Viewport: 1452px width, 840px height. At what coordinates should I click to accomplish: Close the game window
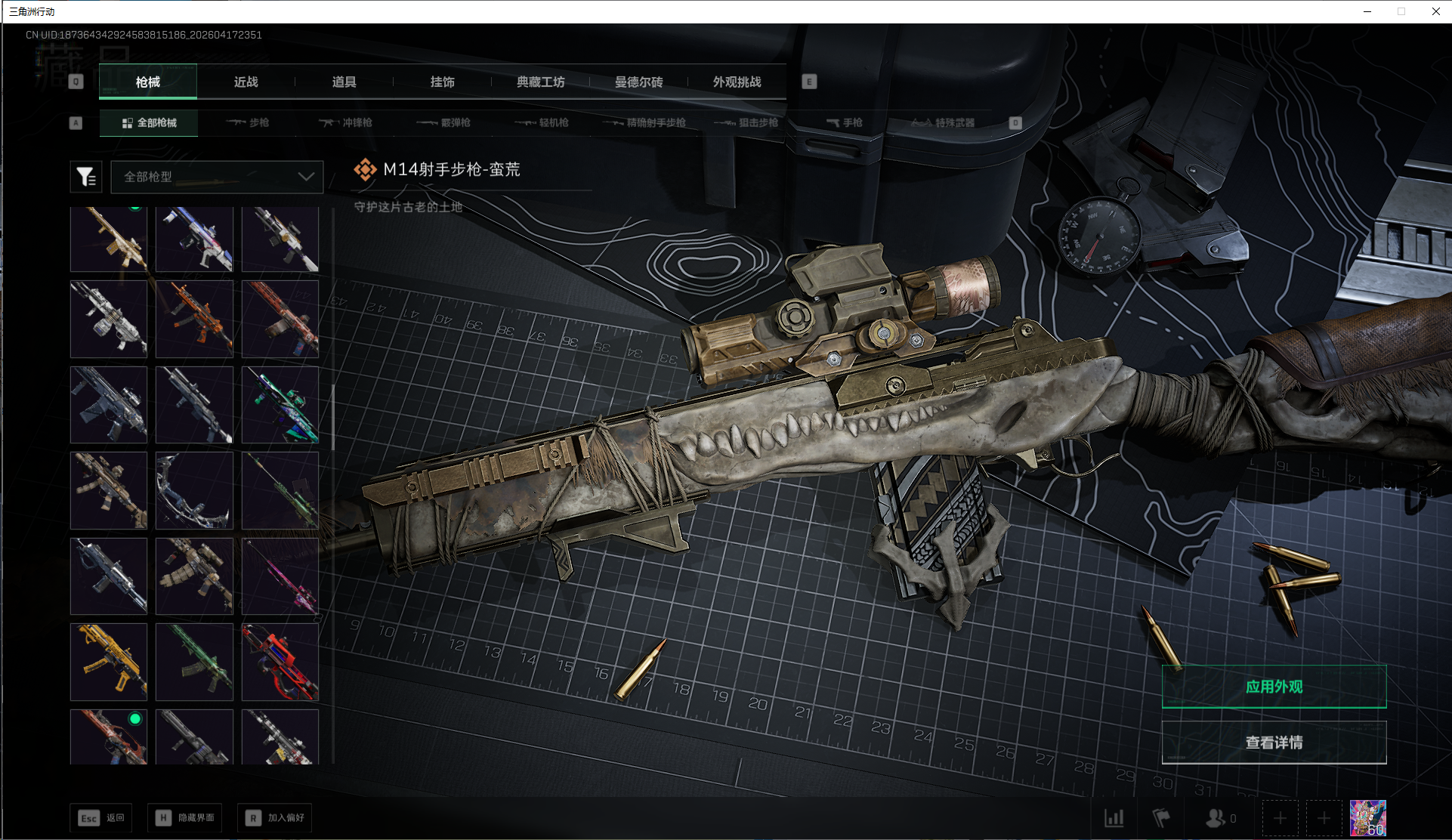[1435, 11]
